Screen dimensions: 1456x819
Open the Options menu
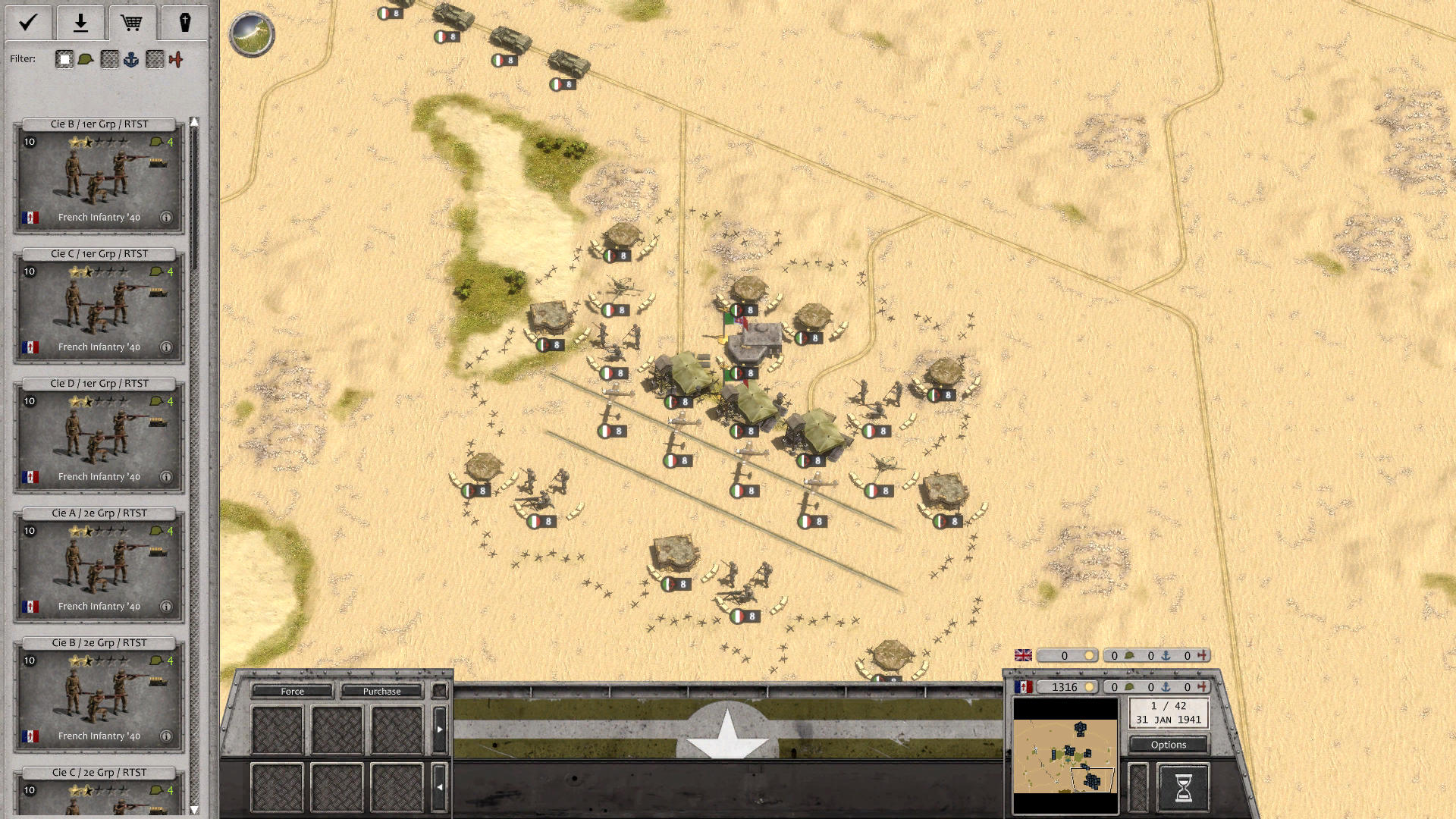click(x=1168, y=745)
